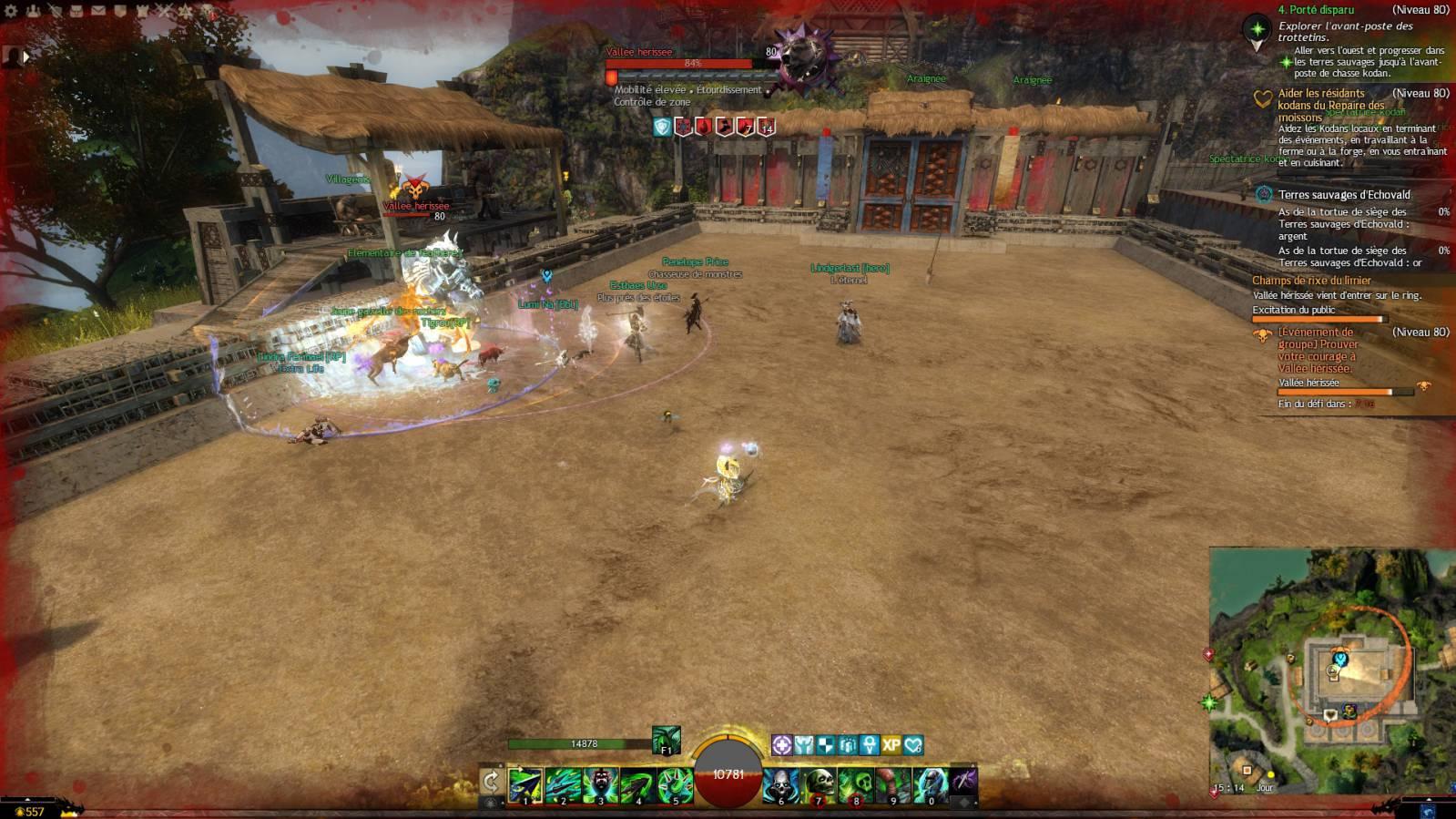Activate the F1 pet profession skill
The width and height of the screenshot is (1456, 819).
click(666, 740)
